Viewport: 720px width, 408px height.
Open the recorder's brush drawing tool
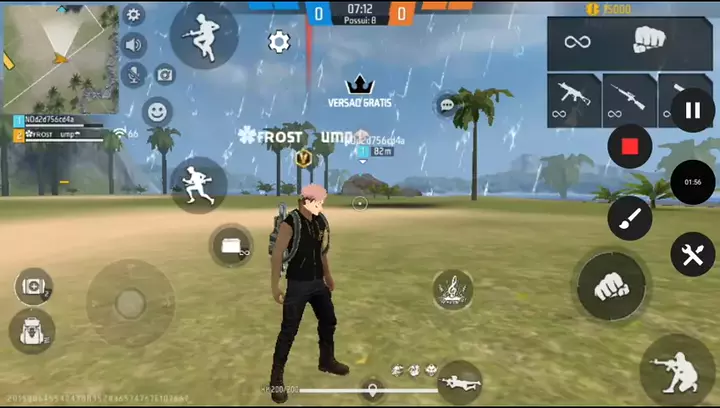click(x=630, y=217)
